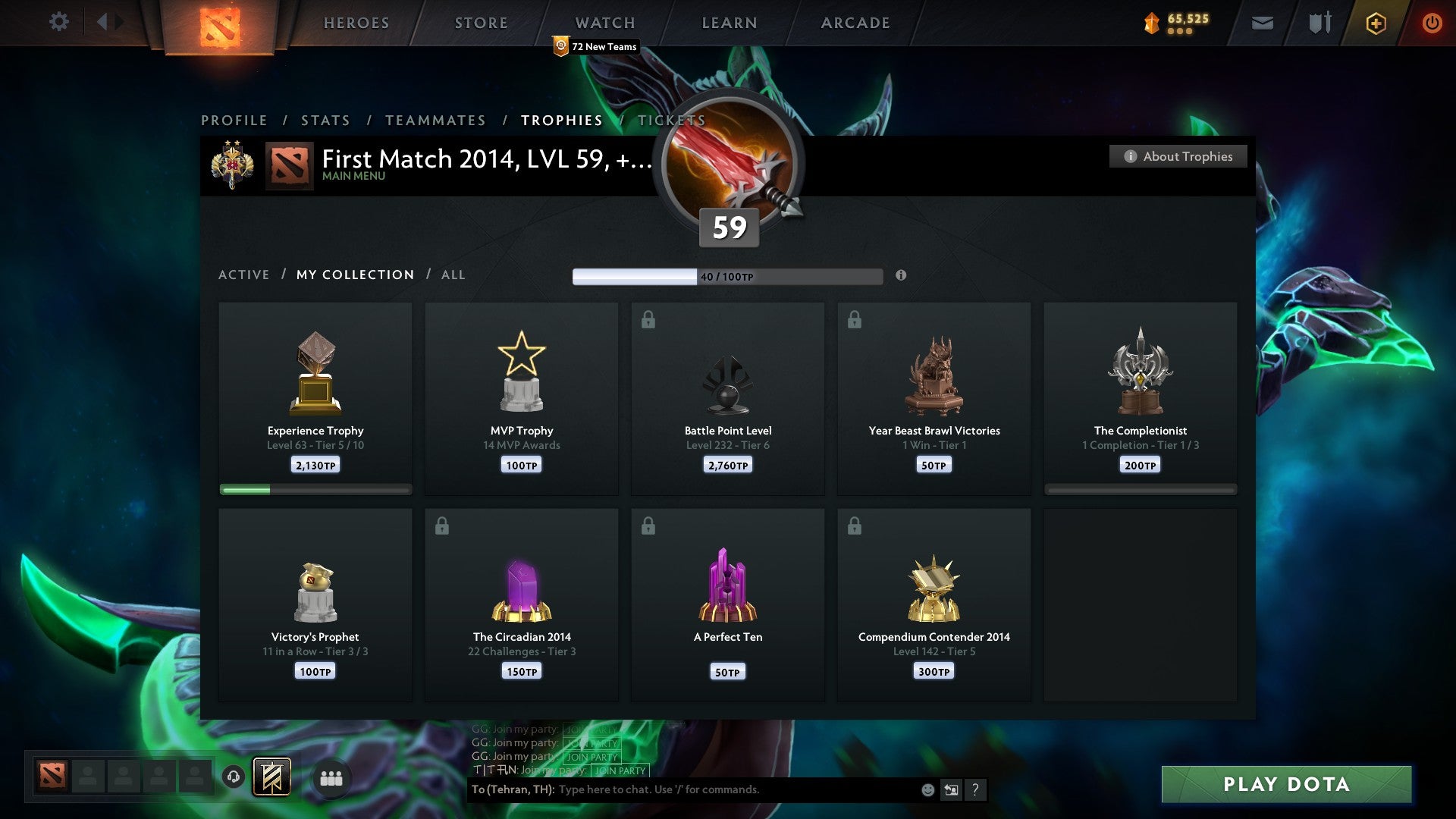Click the Dota 2 logo in the top left
The image size is (1456, 819).
[x=220, y=24]
